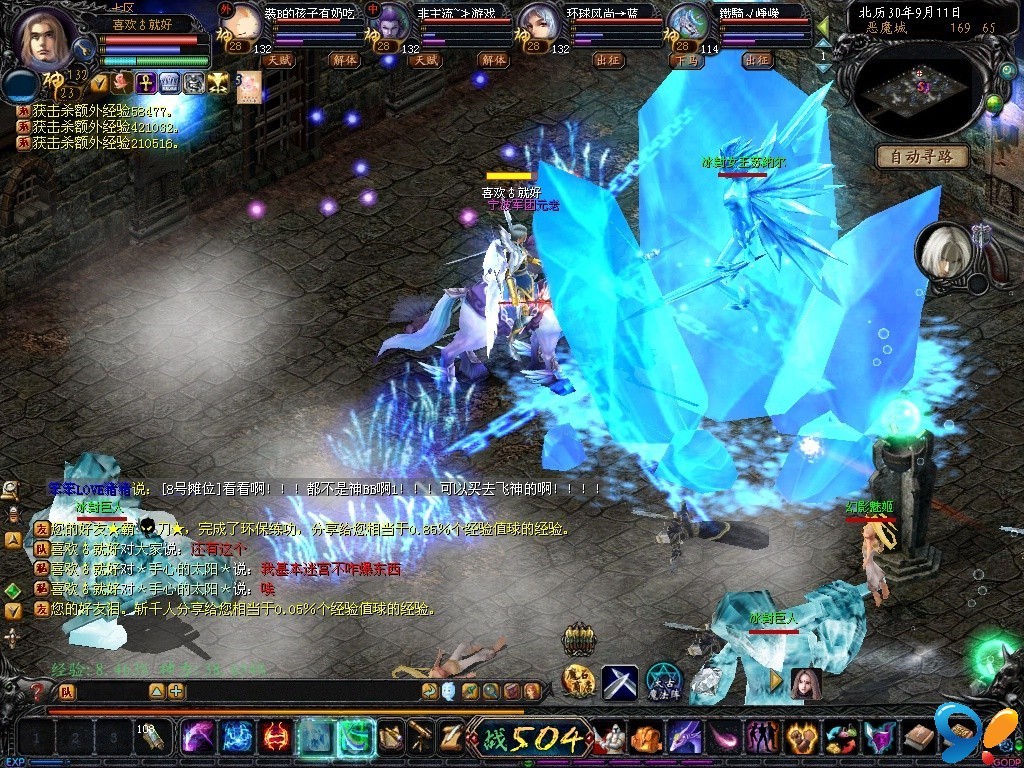Image resolution: width=1024 pixels, height=768 pixels.
Task: Open the spellbook icon on the bottom bar
Action: click(919, 738)
